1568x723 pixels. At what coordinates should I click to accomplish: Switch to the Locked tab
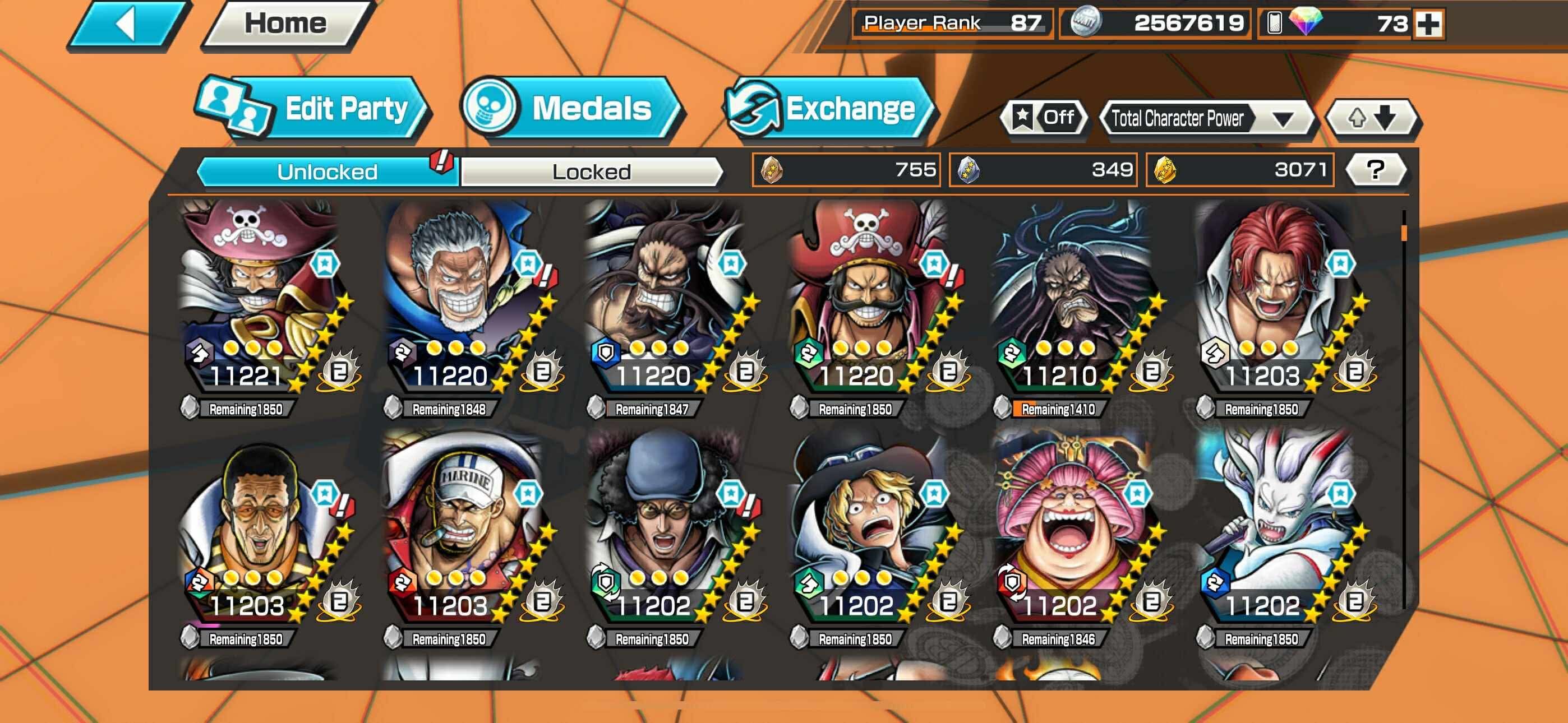click(x=591, y=172)
